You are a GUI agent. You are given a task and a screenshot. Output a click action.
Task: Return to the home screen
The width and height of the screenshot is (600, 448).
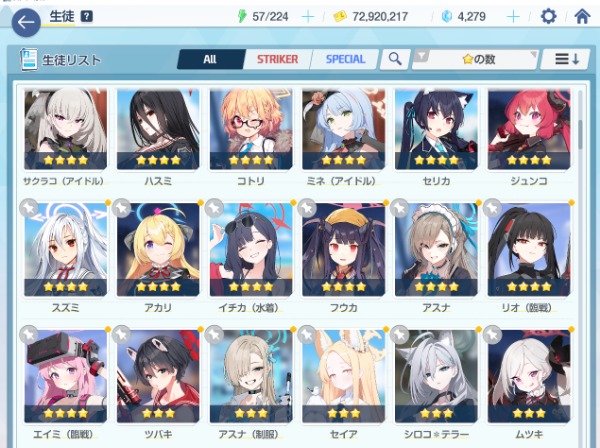pyautogui.click(x=582, y=16)
